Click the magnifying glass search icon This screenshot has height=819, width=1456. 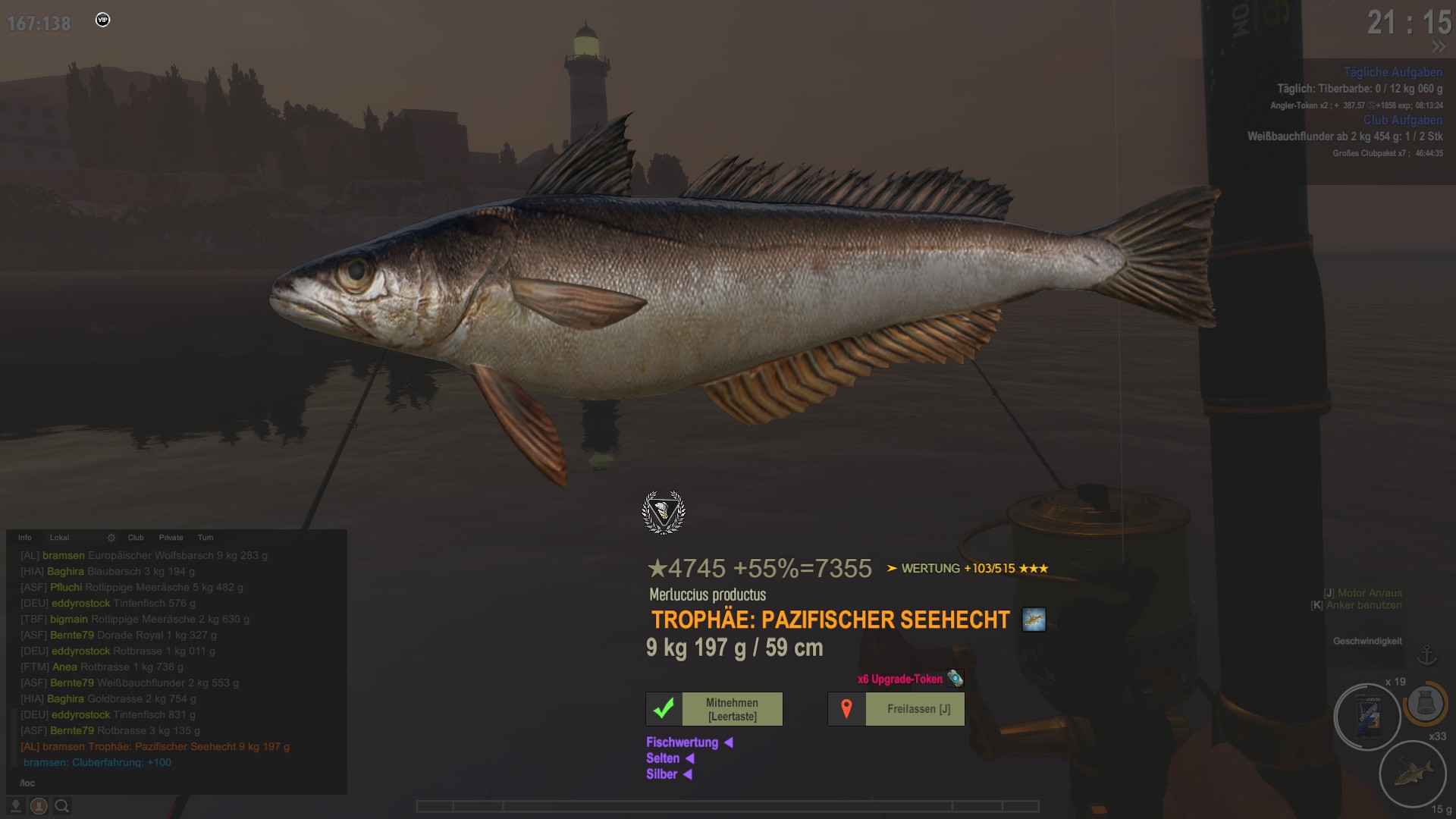[x=62, y=806]
